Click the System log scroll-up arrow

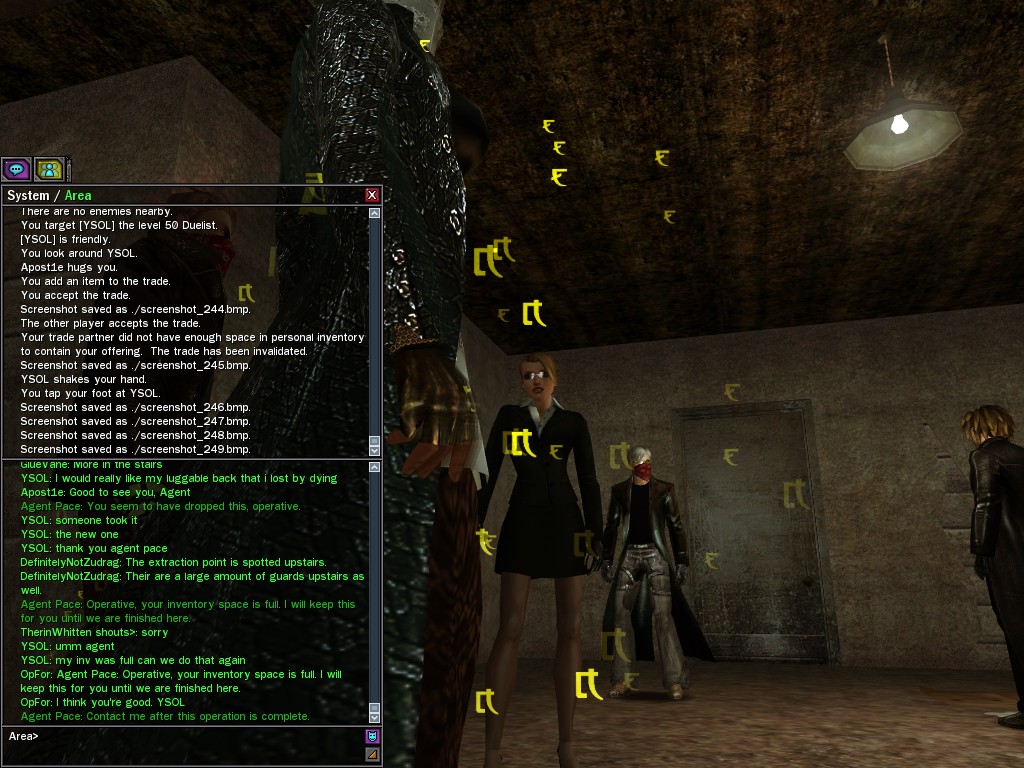[x=375, y=213]
